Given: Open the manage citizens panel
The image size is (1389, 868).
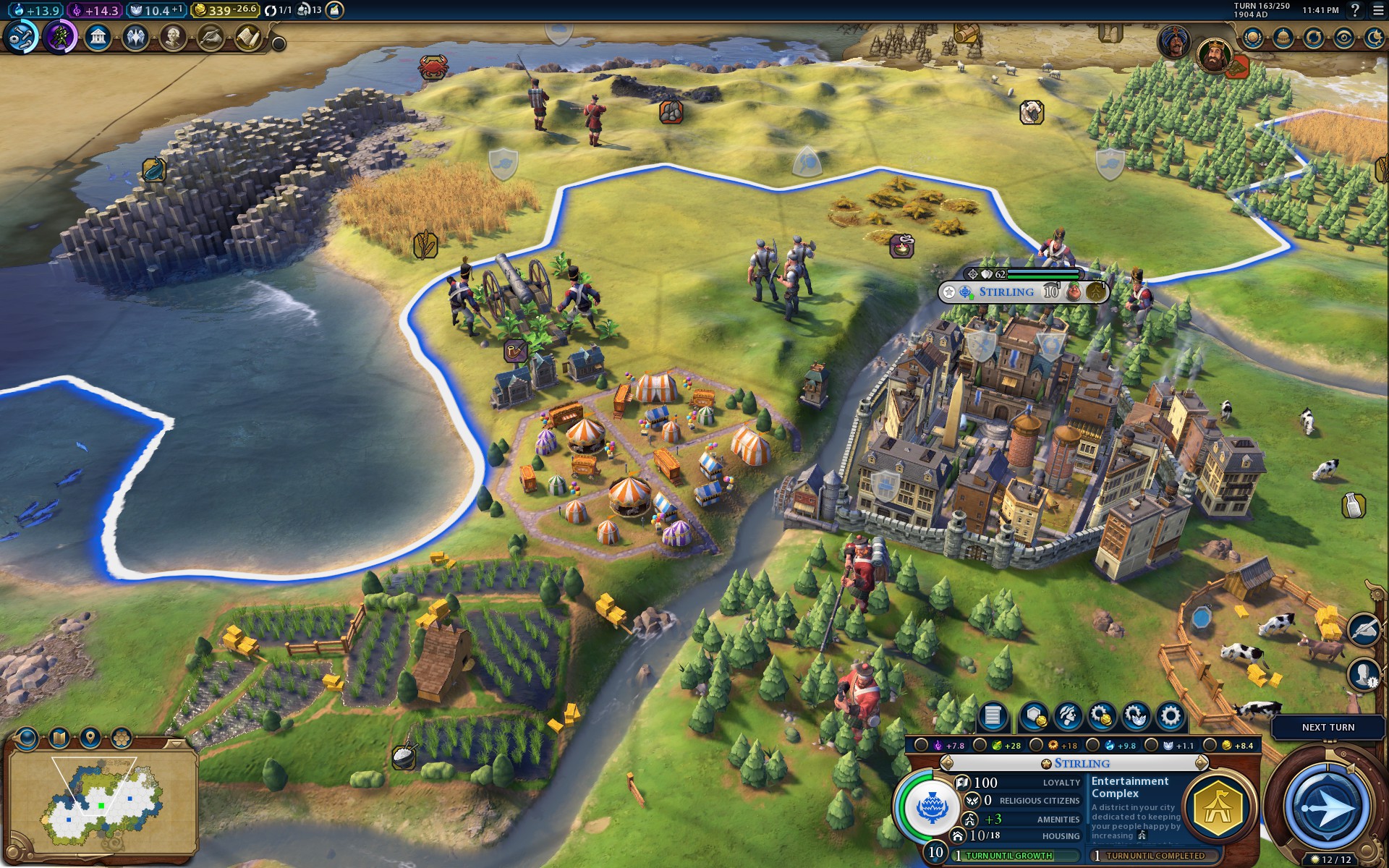Looking at the screenshot, I should point(1068,716).
